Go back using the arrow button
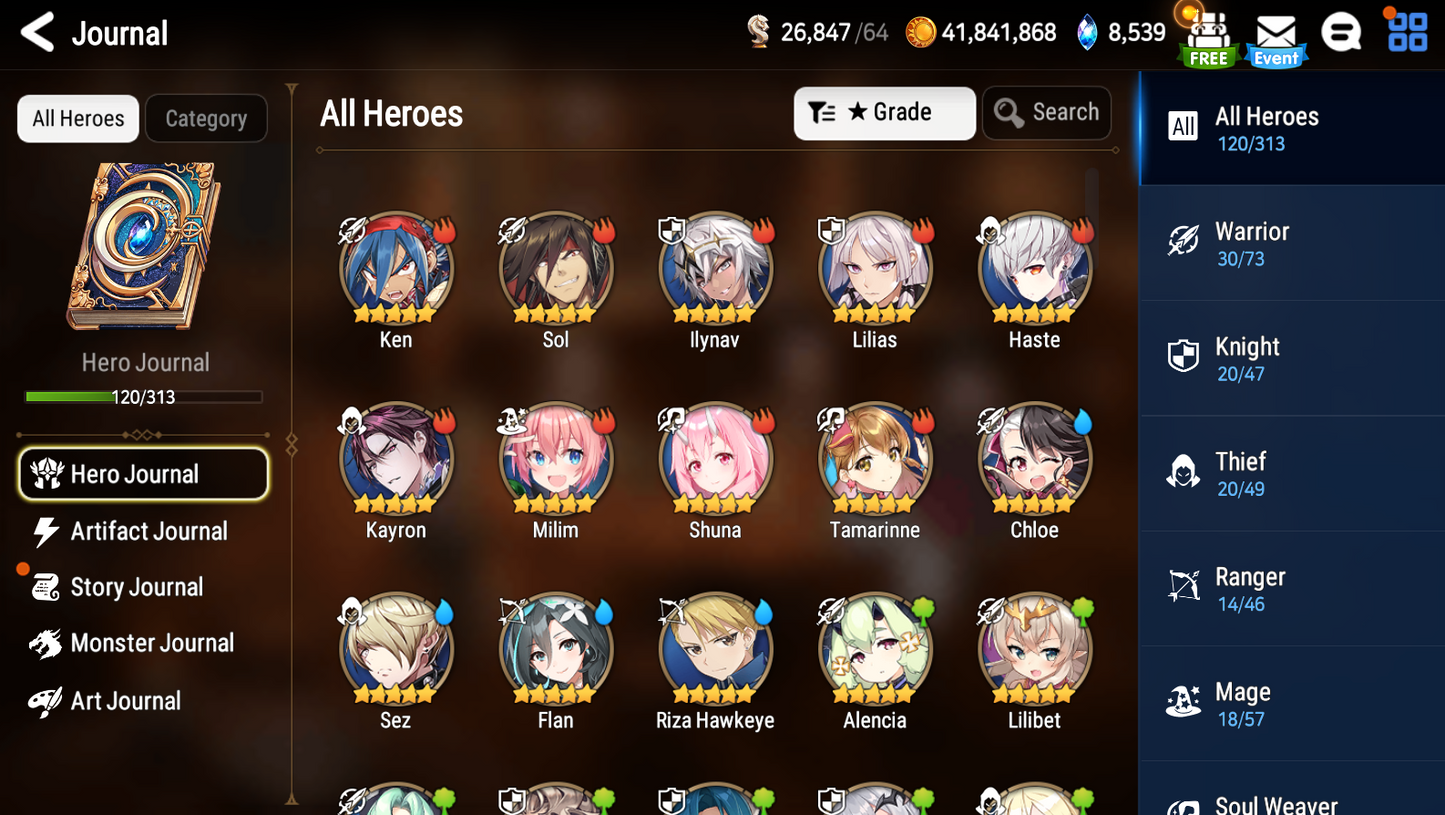The height and width of the screenshot is (815, 1445). [37, 31]
